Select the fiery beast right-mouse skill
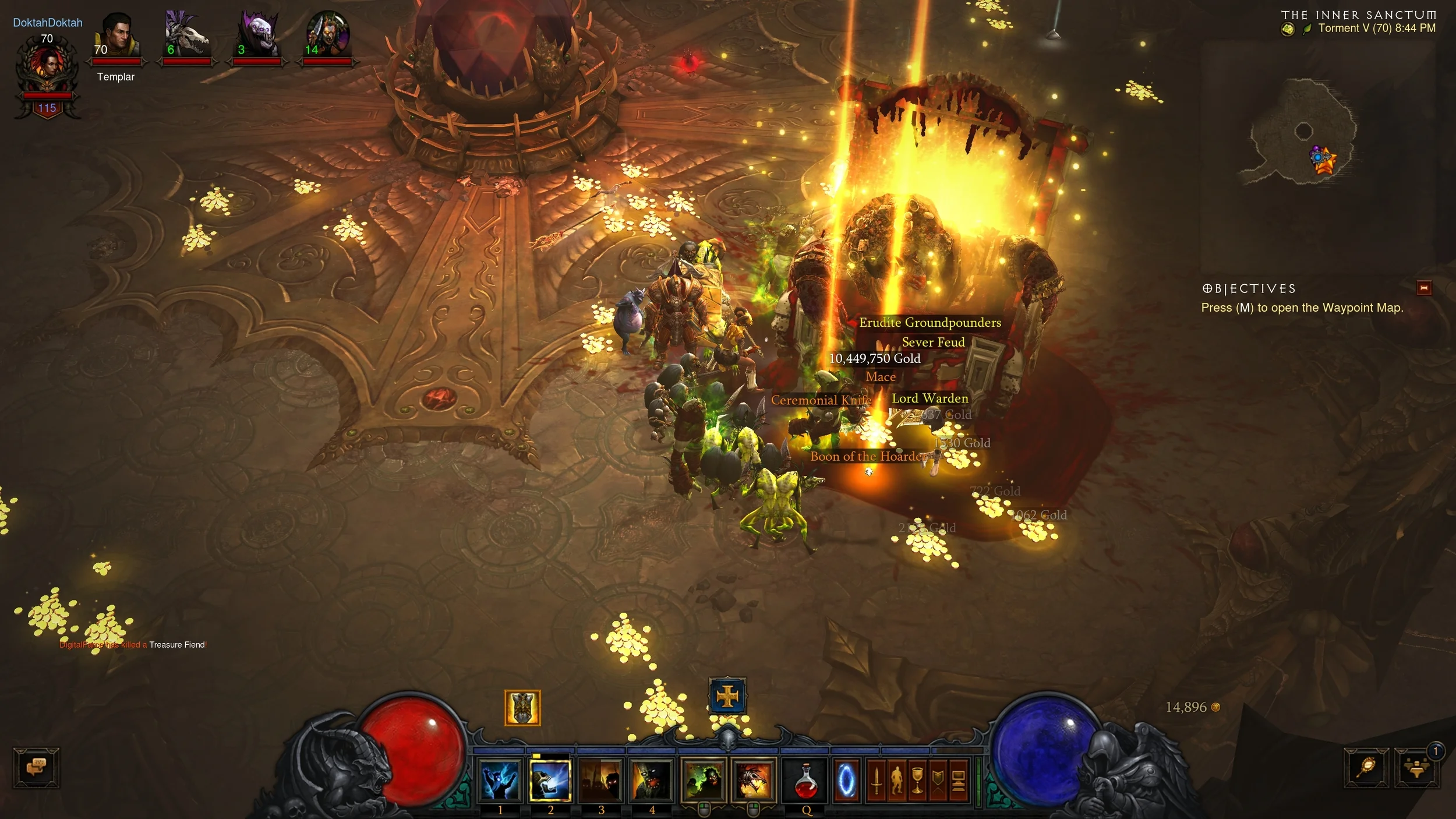This screenshot has width=1456, height=819. [754, 781]
